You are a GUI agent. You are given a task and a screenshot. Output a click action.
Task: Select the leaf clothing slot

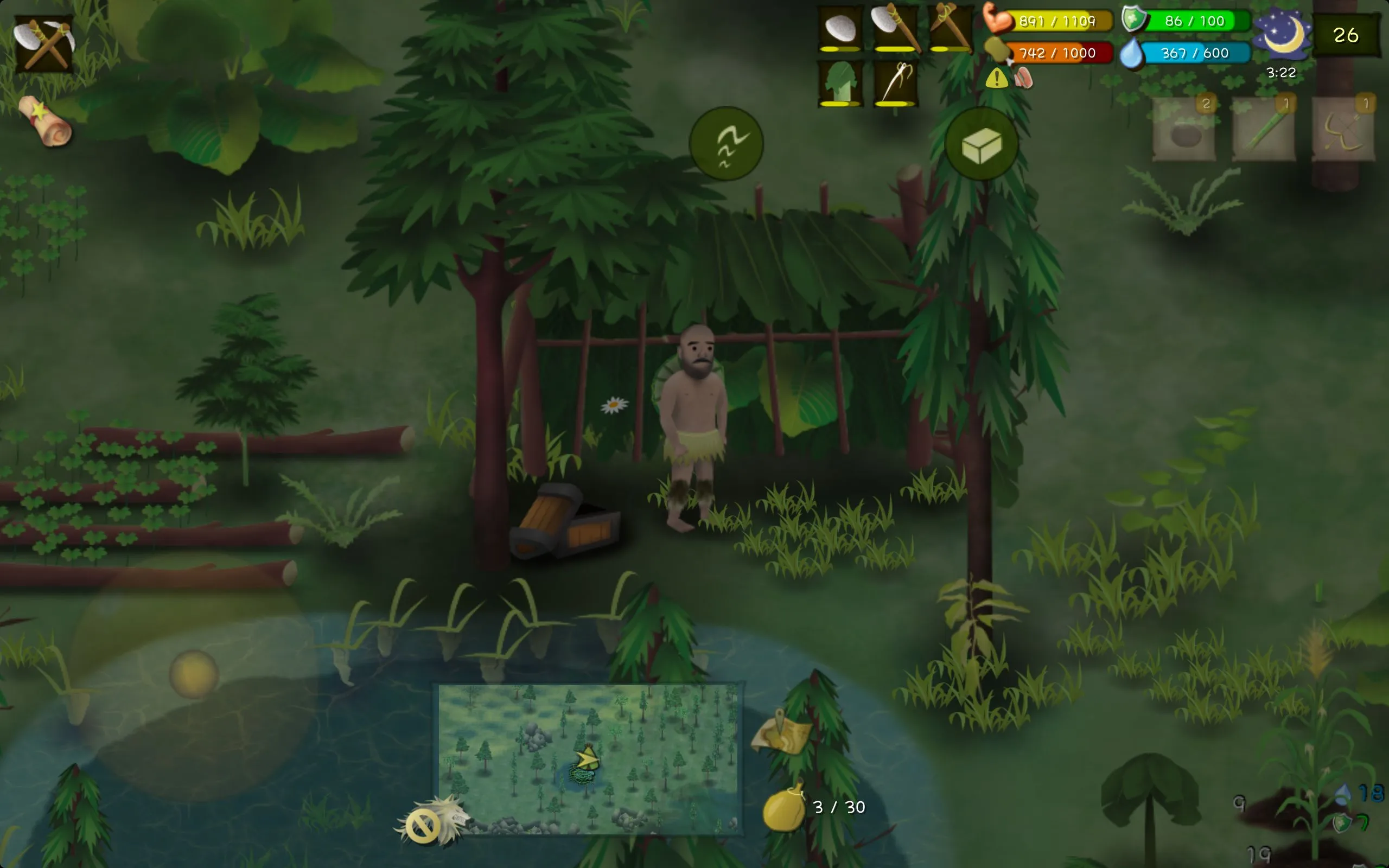(x=840, y=84)
